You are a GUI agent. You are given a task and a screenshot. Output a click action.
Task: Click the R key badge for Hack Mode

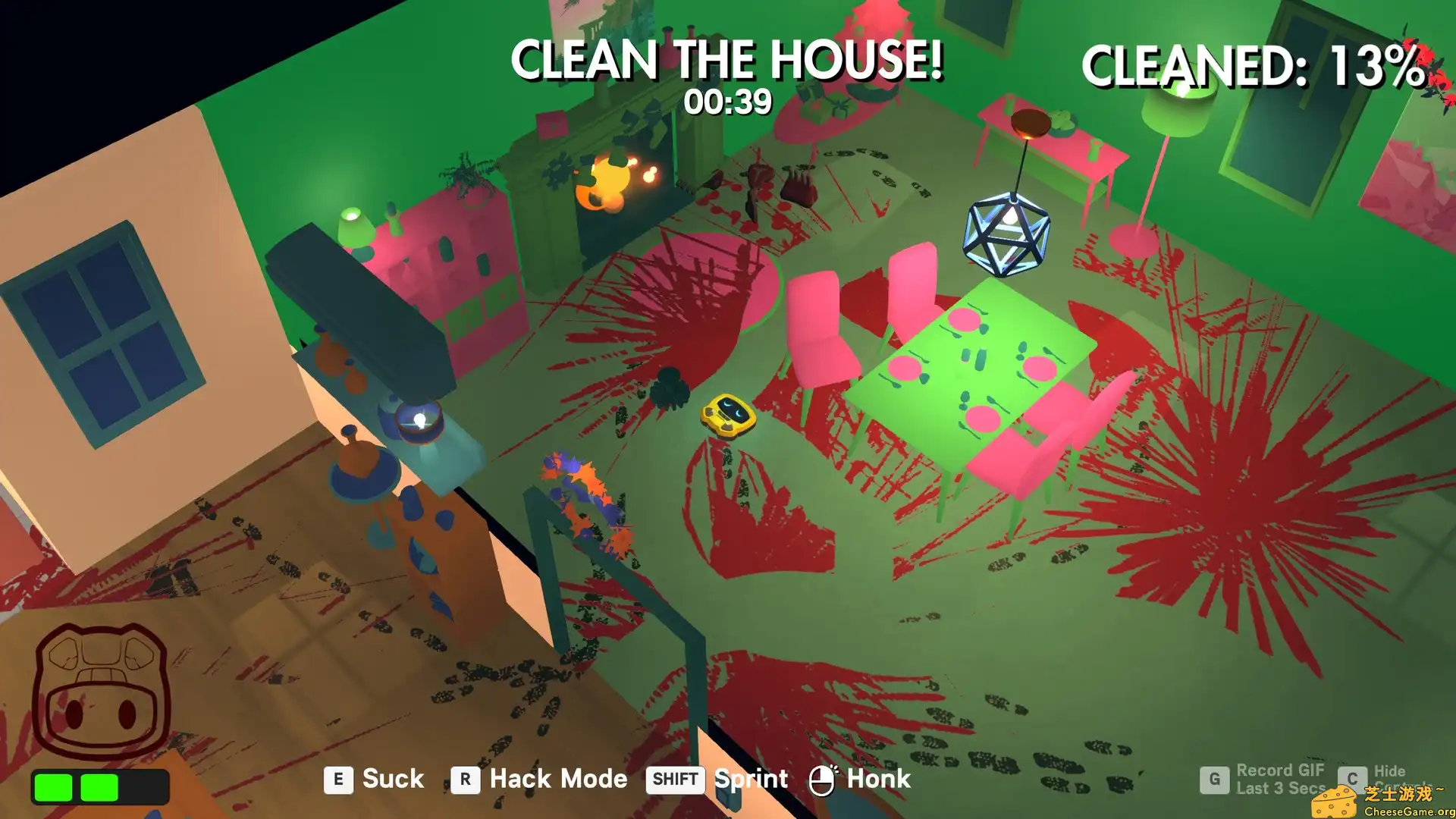[465, 779]
